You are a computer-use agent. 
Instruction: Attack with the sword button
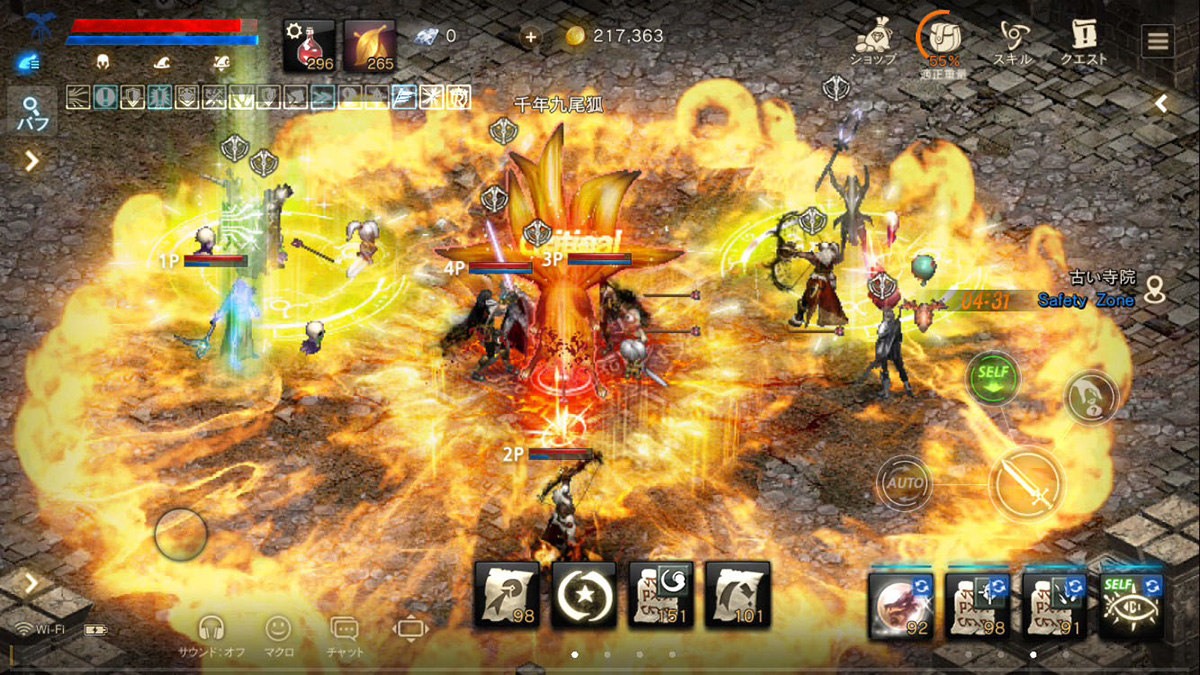tap(1027, 484)
